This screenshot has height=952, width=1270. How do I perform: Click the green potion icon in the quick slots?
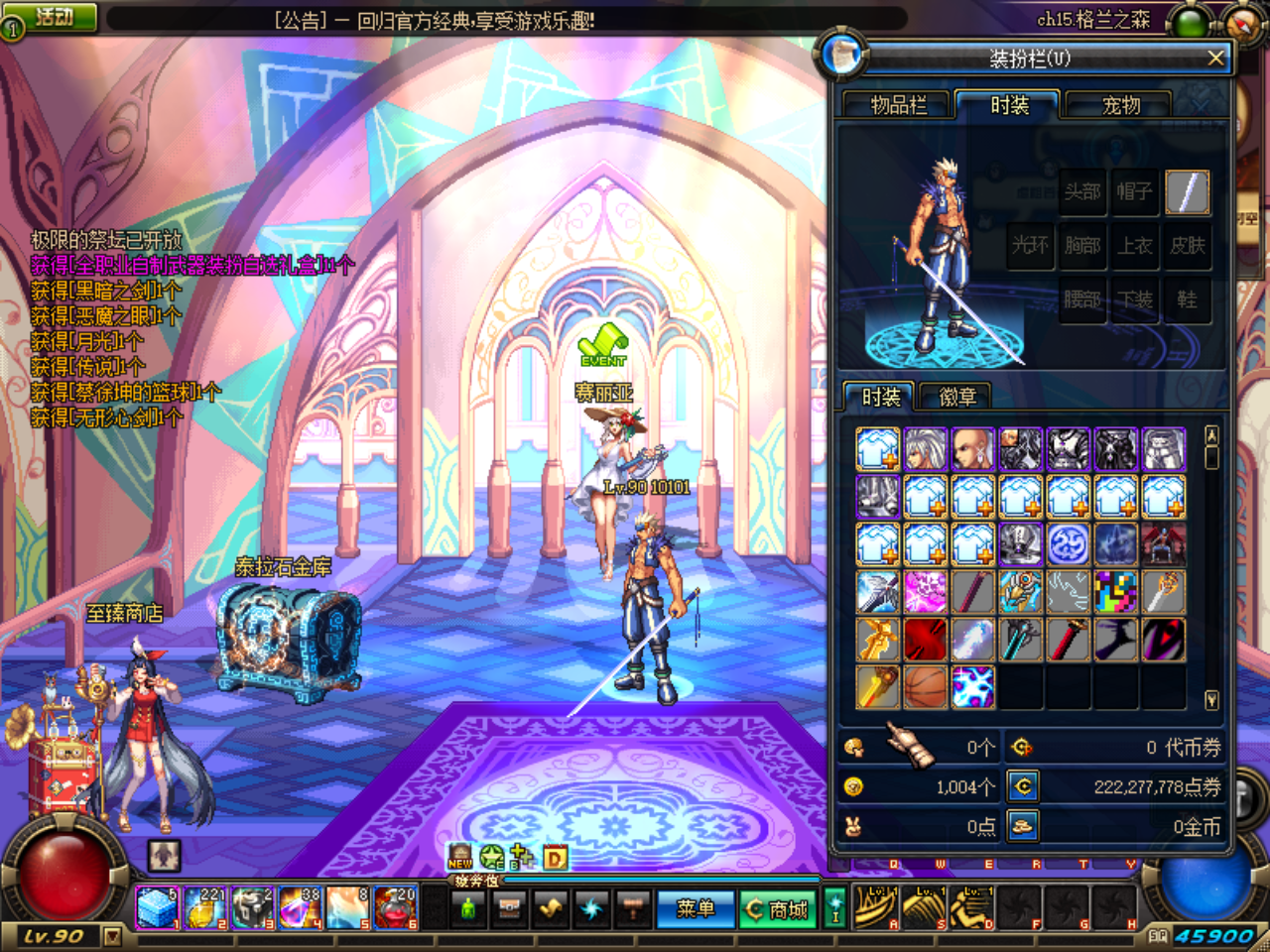coord(467,907)
